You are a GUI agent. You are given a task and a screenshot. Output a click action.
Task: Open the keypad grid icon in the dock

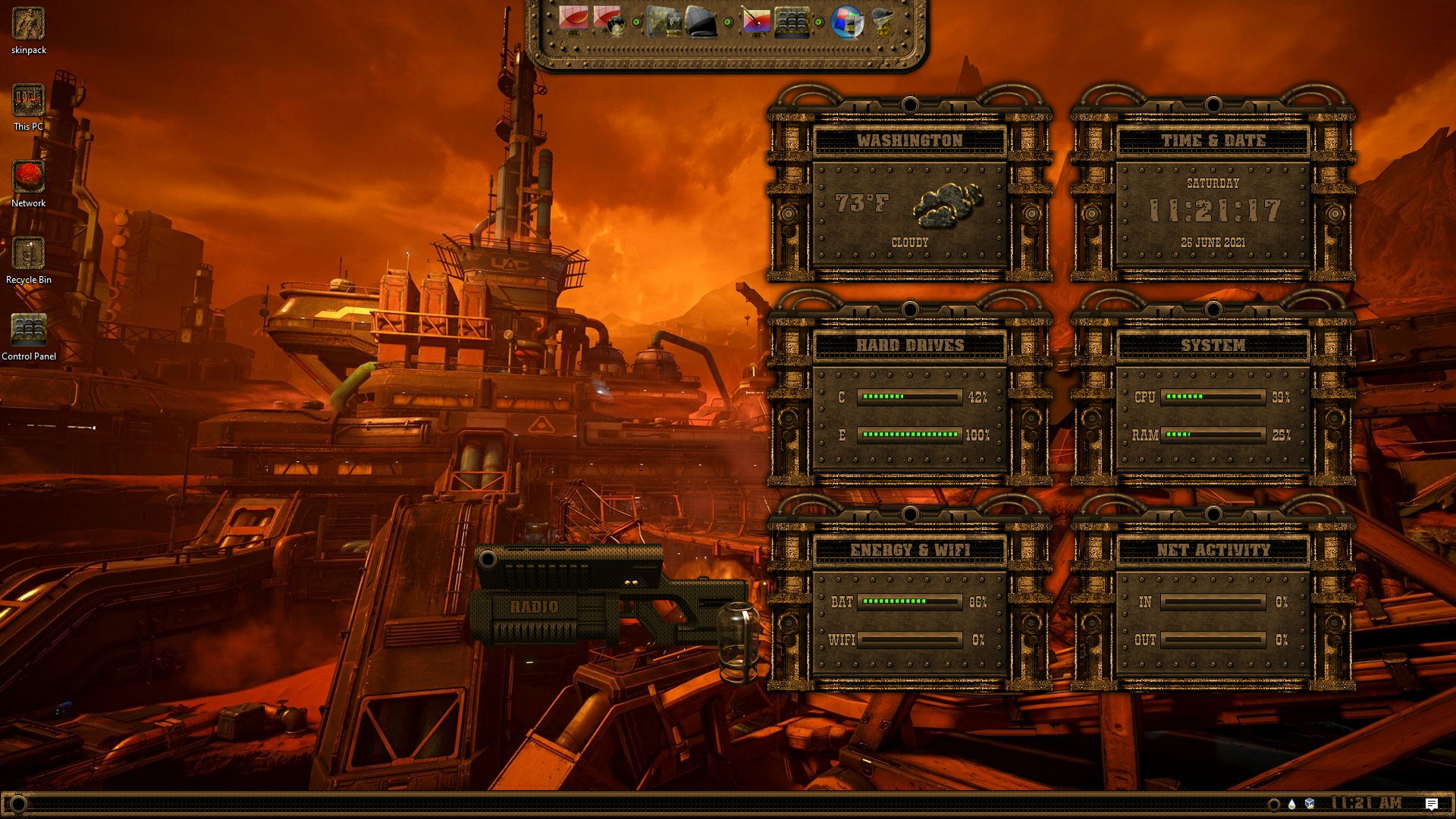click(792, 21)
